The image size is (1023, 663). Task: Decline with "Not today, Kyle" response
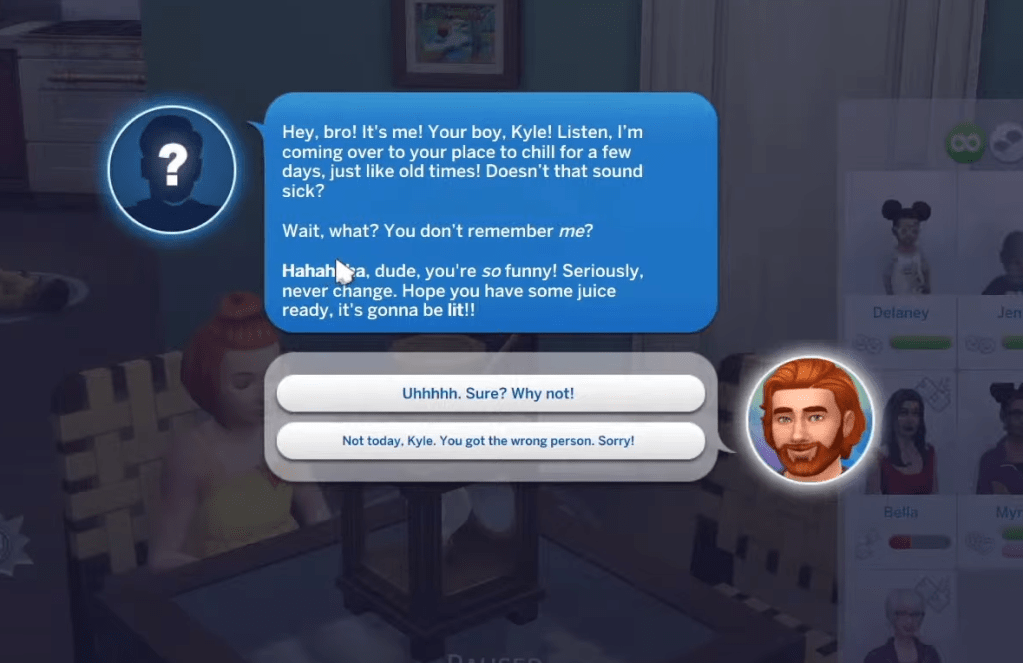[x=489, y=440]
